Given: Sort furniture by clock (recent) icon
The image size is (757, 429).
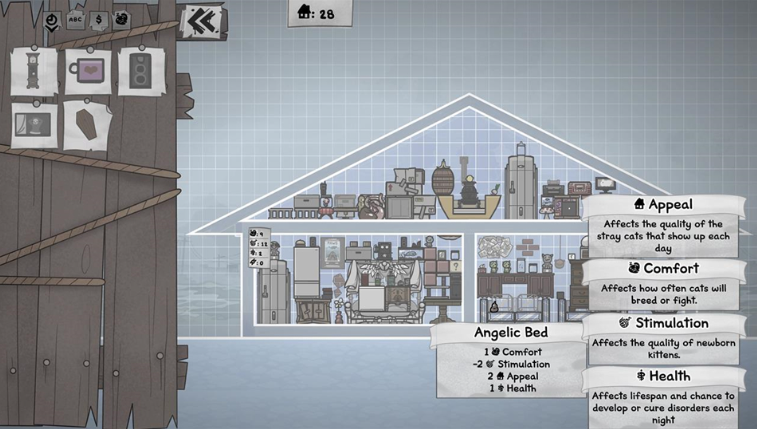Looking at the screenshot, I should click(52, 20).
